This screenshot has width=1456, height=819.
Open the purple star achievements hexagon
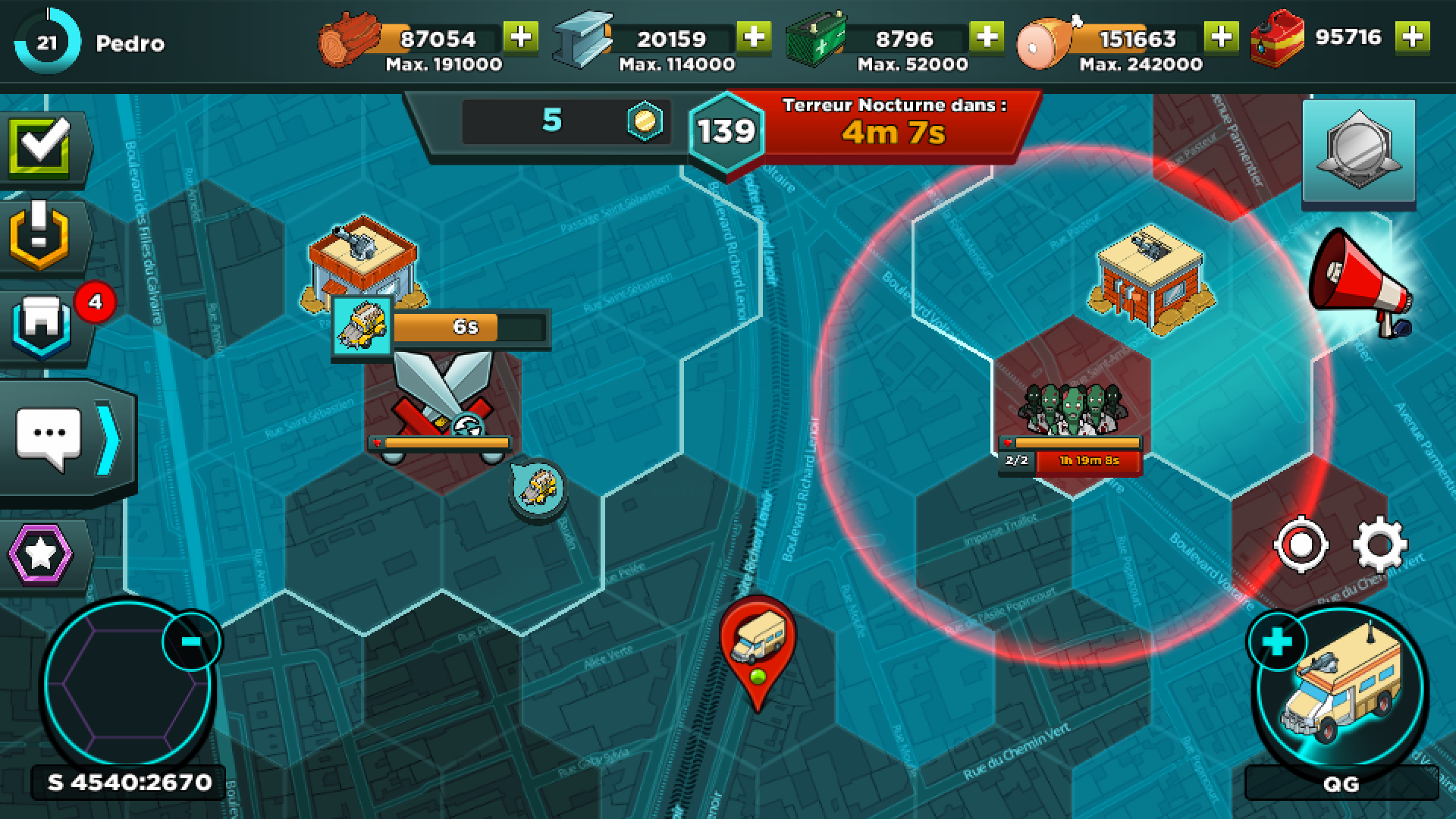pos(42,554)
